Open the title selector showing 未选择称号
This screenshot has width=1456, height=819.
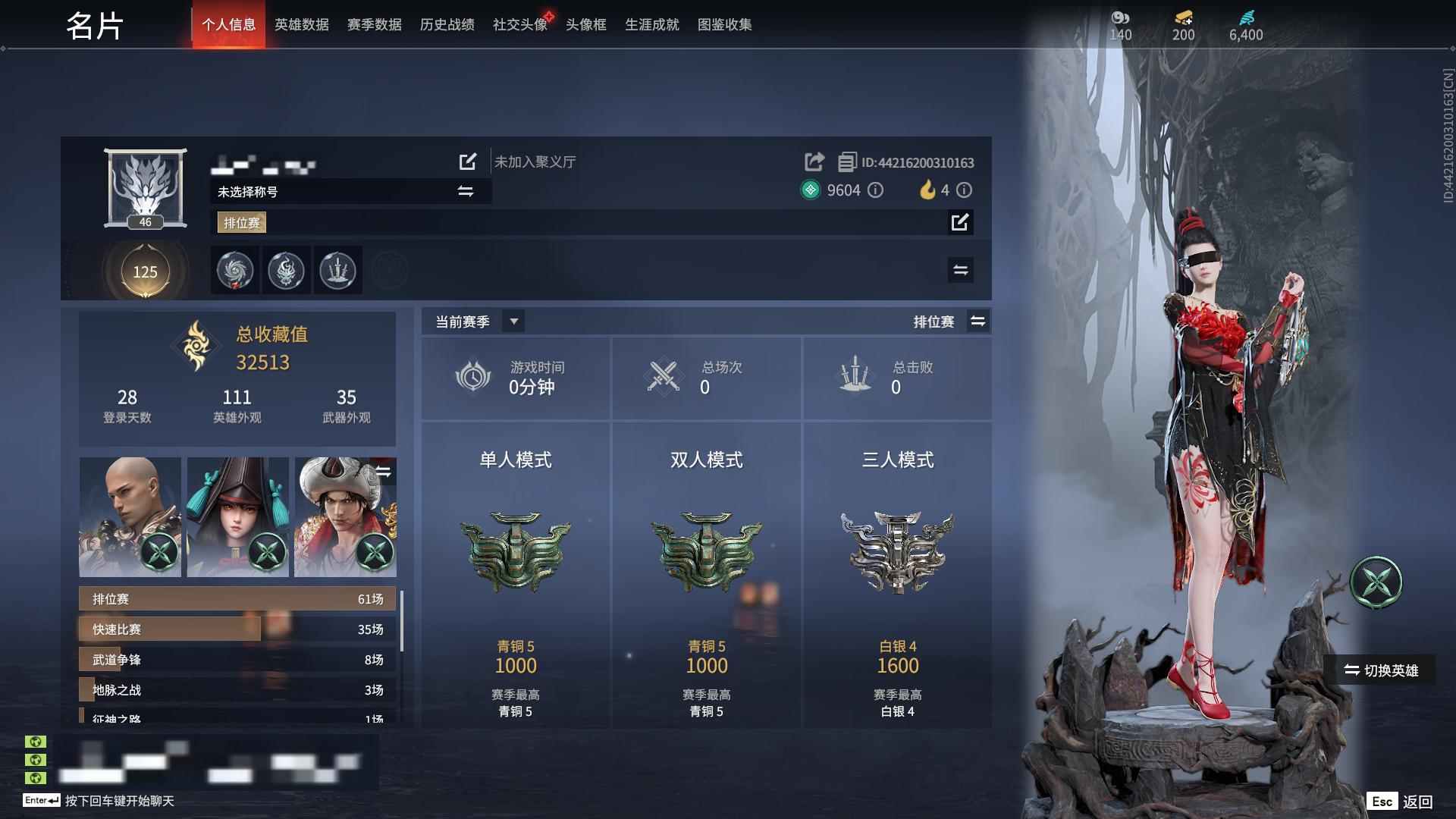point(468,191)
